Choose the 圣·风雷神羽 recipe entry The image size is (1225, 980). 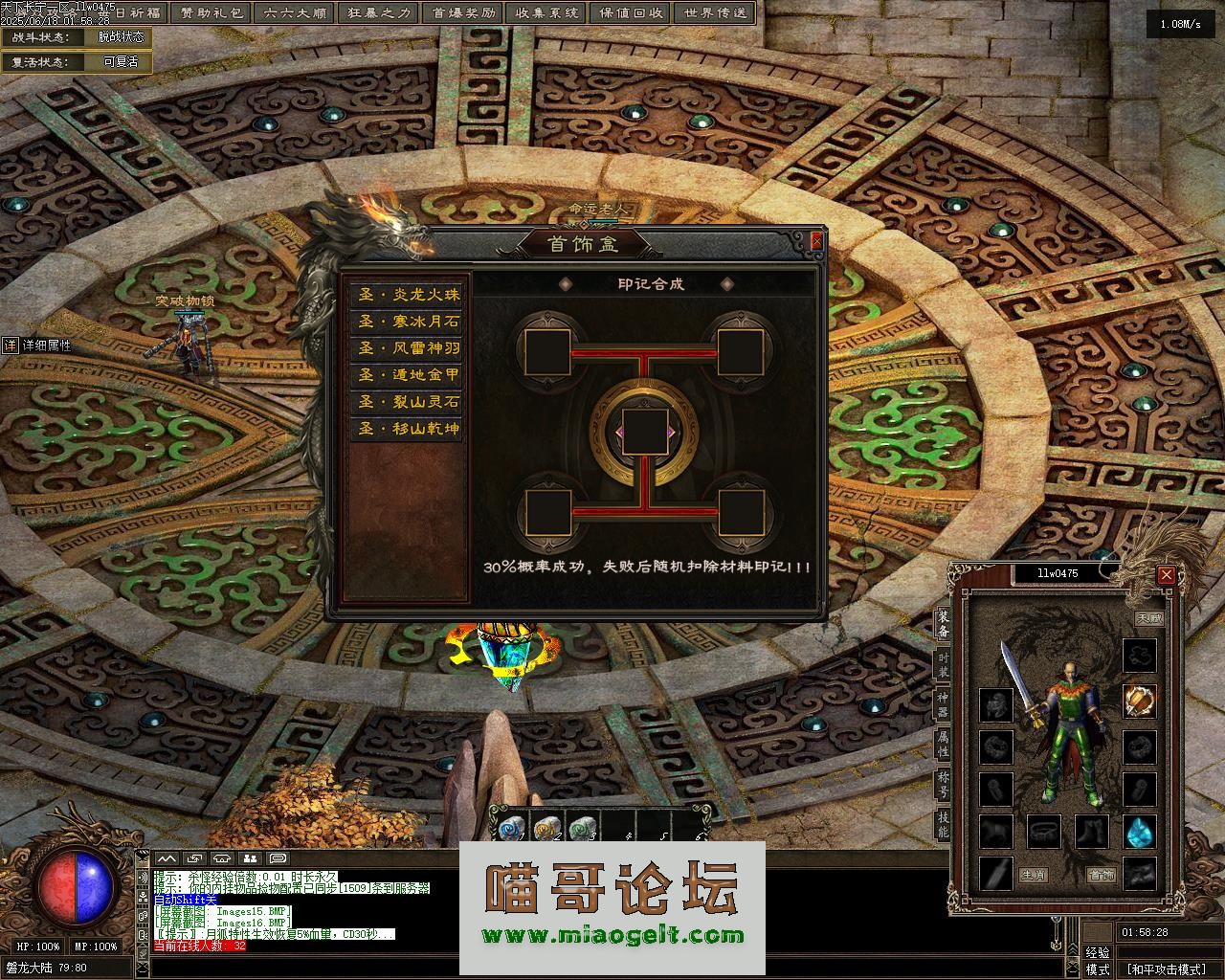click(x=409, y=348)
